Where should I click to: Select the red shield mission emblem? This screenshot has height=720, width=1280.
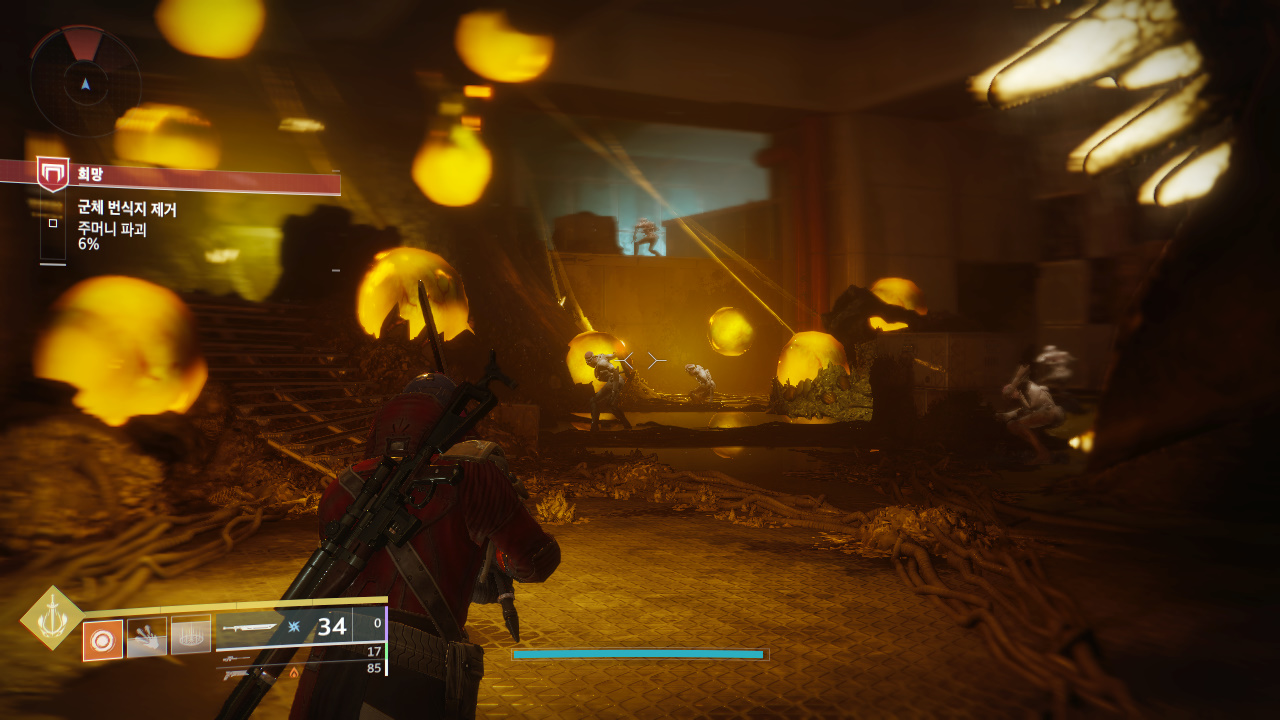(53, 173)
